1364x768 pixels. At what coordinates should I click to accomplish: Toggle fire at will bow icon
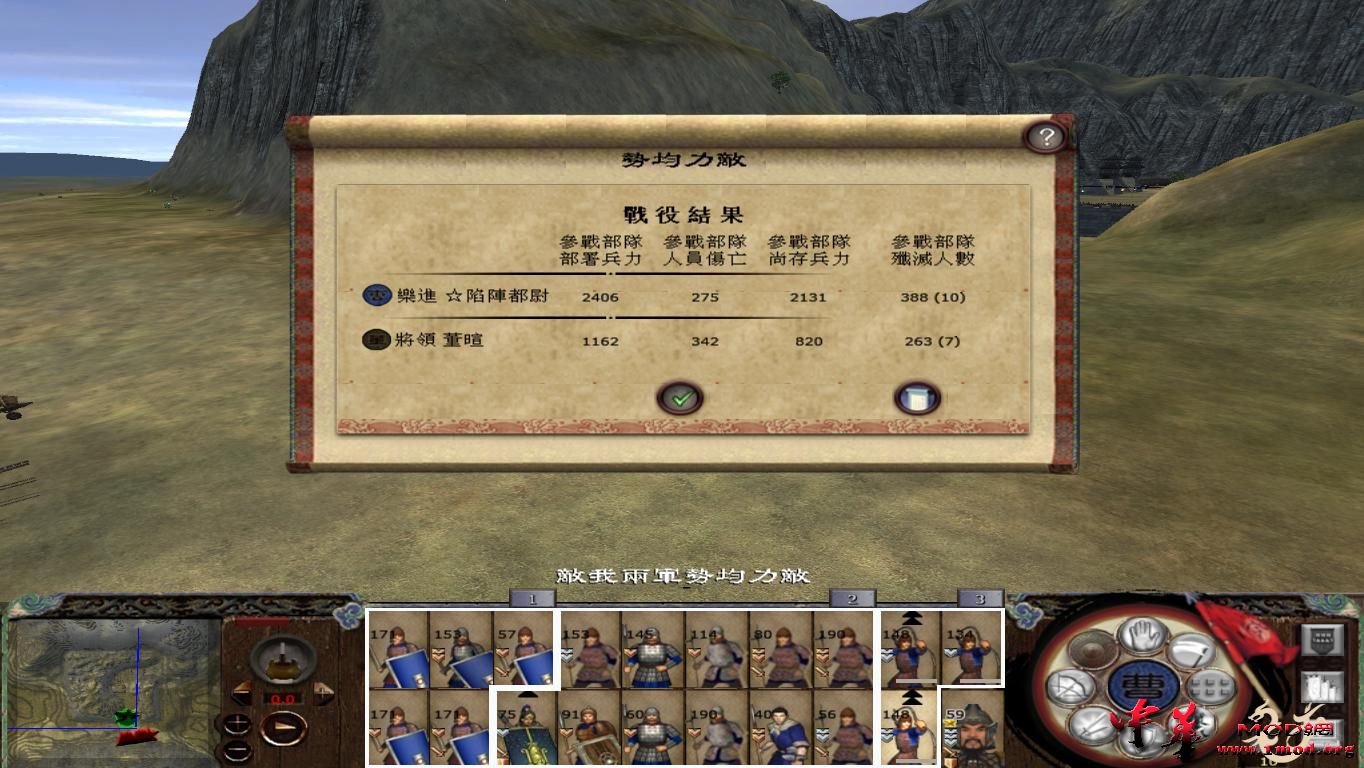click(1072, 685)
